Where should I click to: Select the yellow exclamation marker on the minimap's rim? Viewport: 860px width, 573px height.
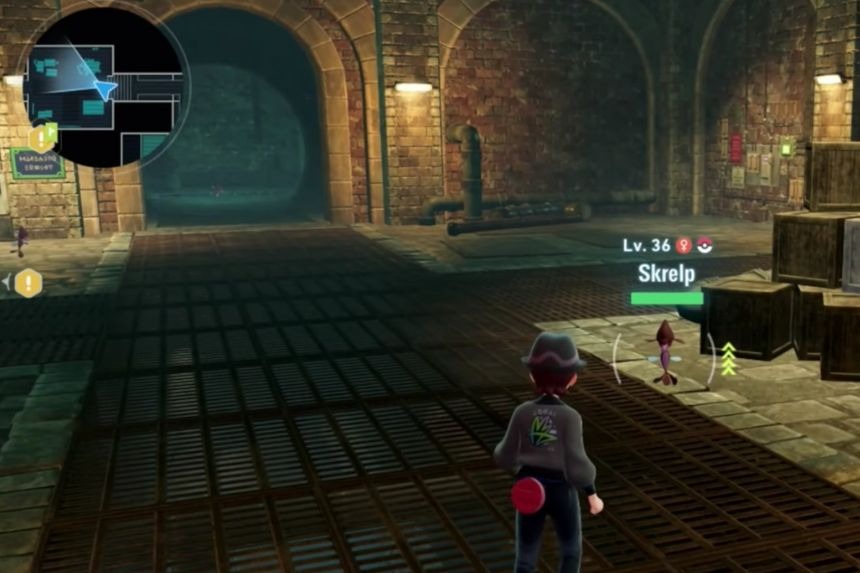coord(42,138)
